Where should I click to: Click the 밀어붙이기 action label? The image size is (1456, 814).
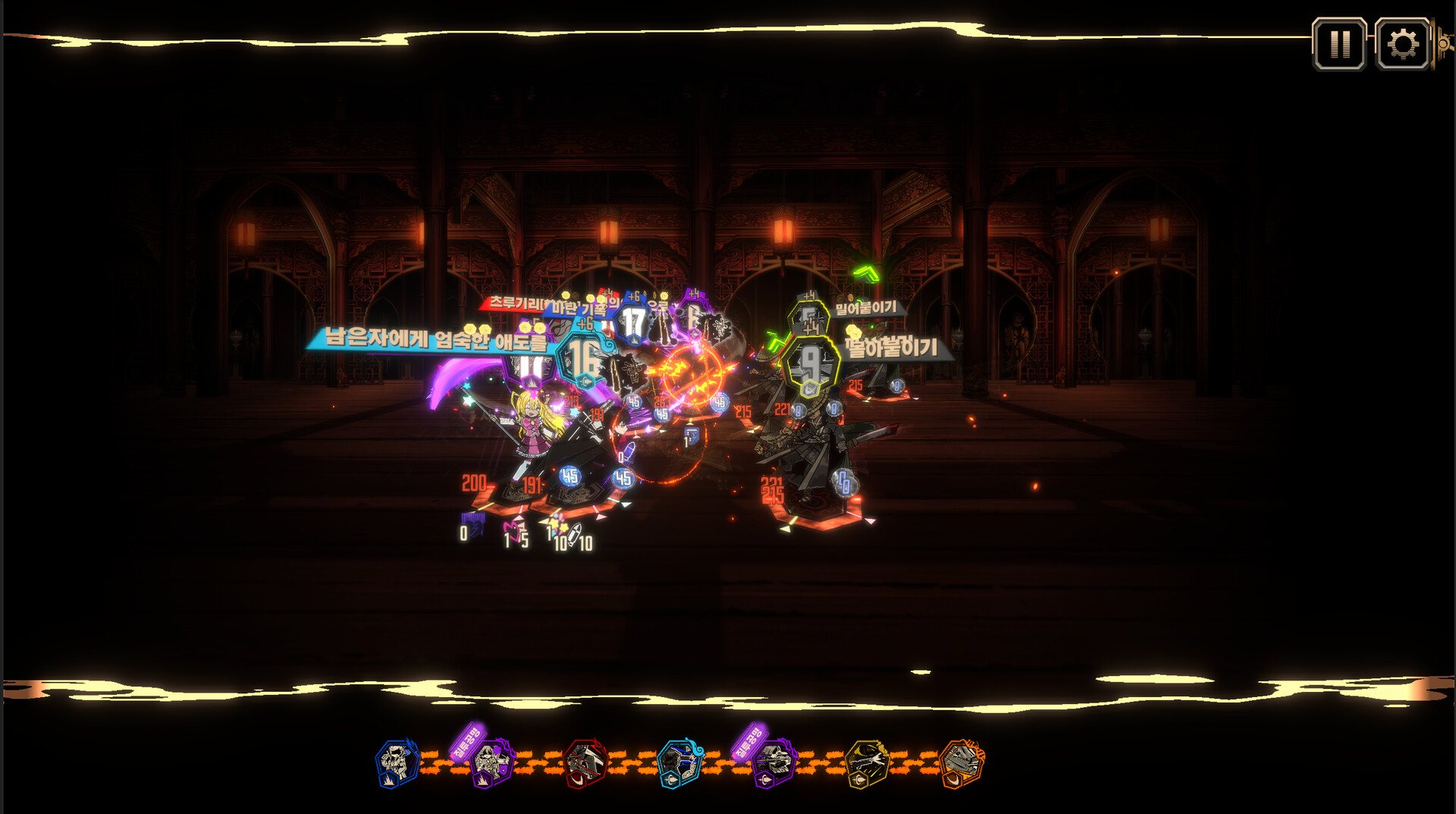866,310
